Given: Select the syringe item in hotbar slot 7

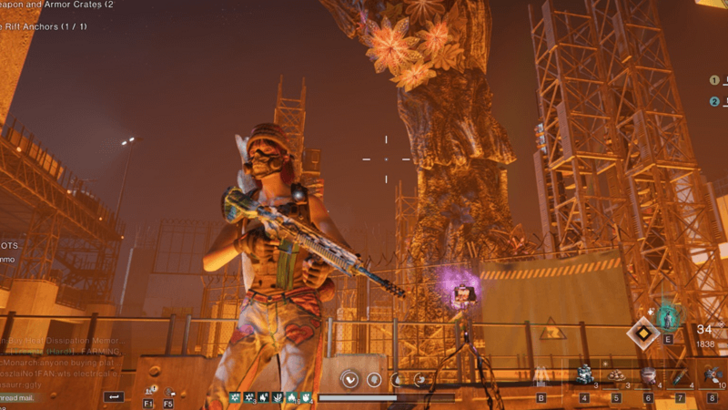Looking at the screenshot, I should (680, 376).
